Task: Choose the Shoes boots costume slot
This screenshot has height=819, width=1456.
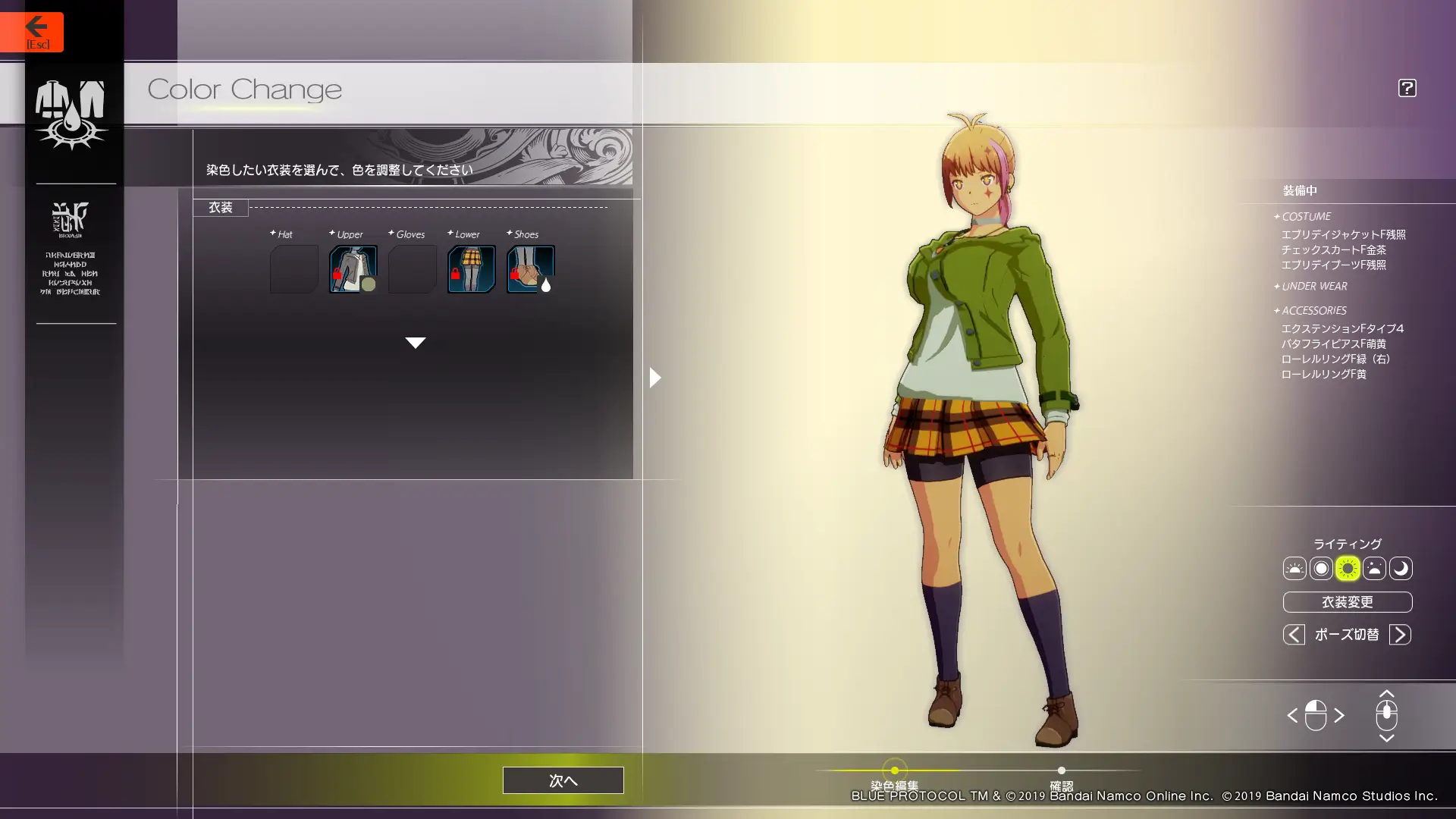Action: [530, 268]
